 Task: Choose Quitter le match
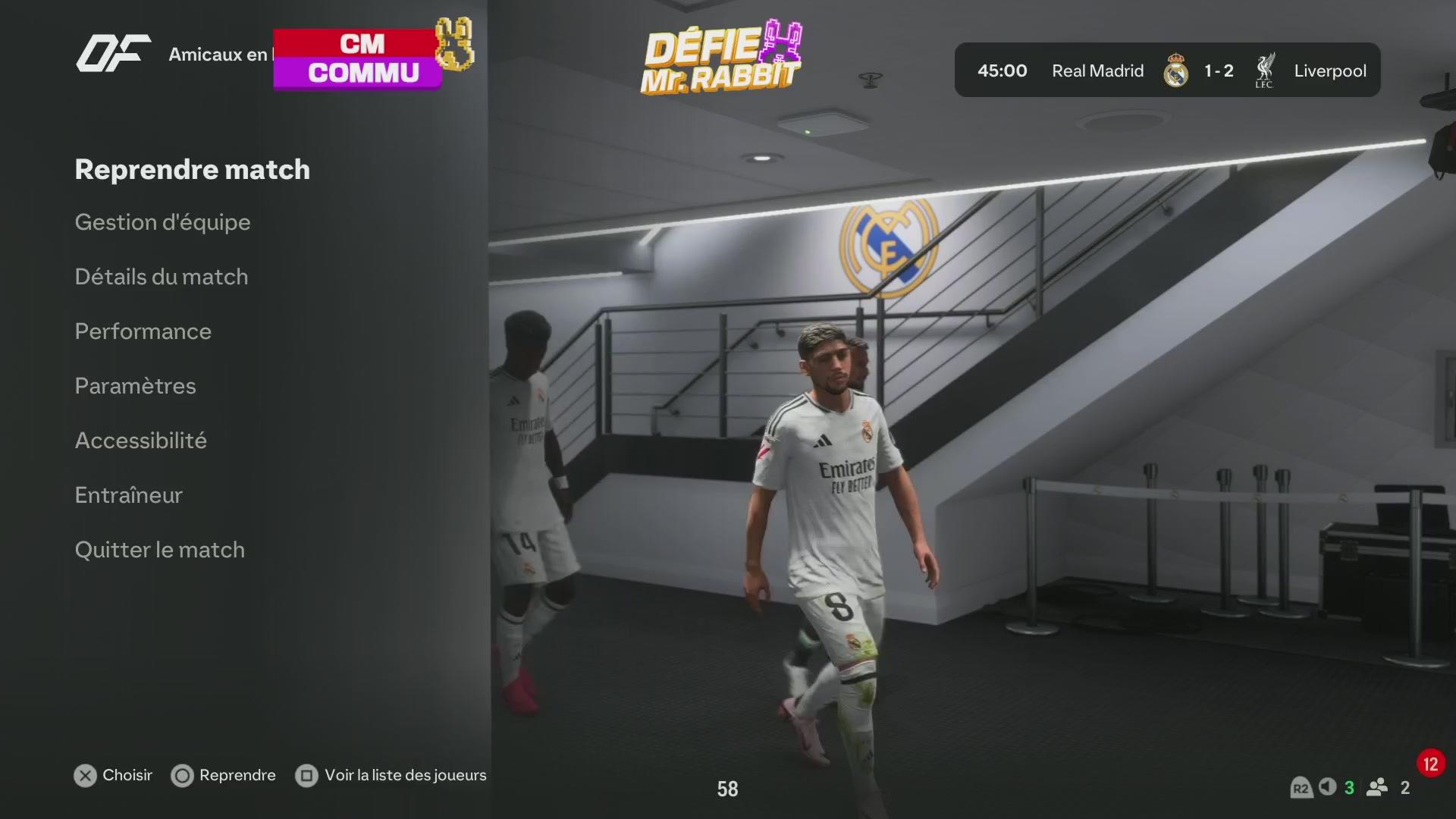point(159,550)
